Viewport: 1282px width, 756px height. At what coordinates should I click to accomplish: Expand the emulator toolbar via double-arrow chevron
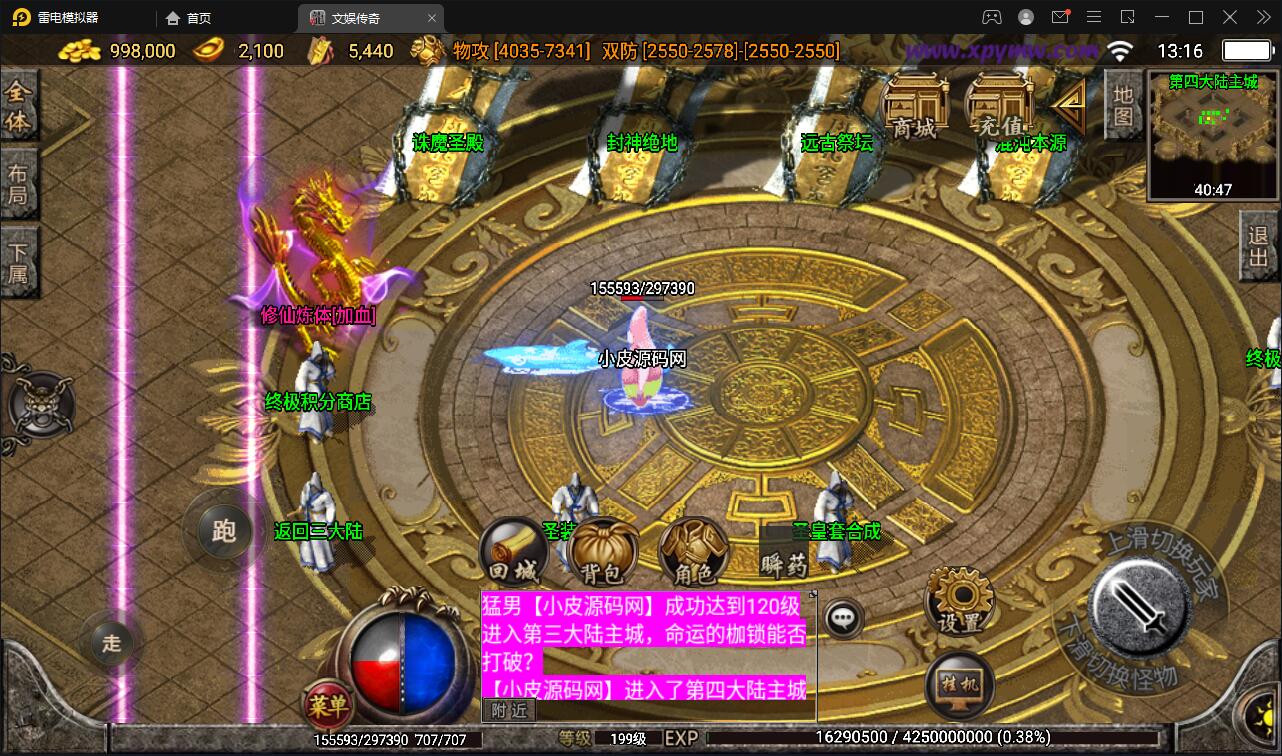1262,17
